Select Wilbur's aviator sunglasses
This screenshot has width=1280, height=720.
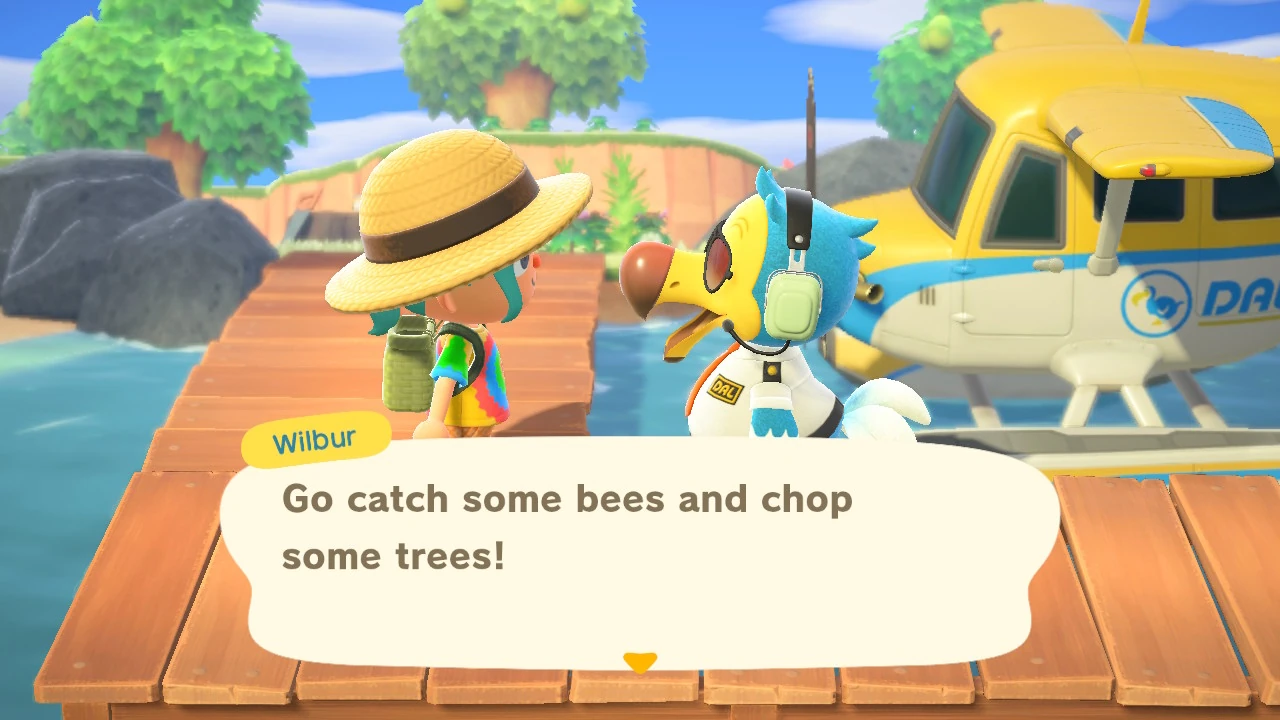718,262
